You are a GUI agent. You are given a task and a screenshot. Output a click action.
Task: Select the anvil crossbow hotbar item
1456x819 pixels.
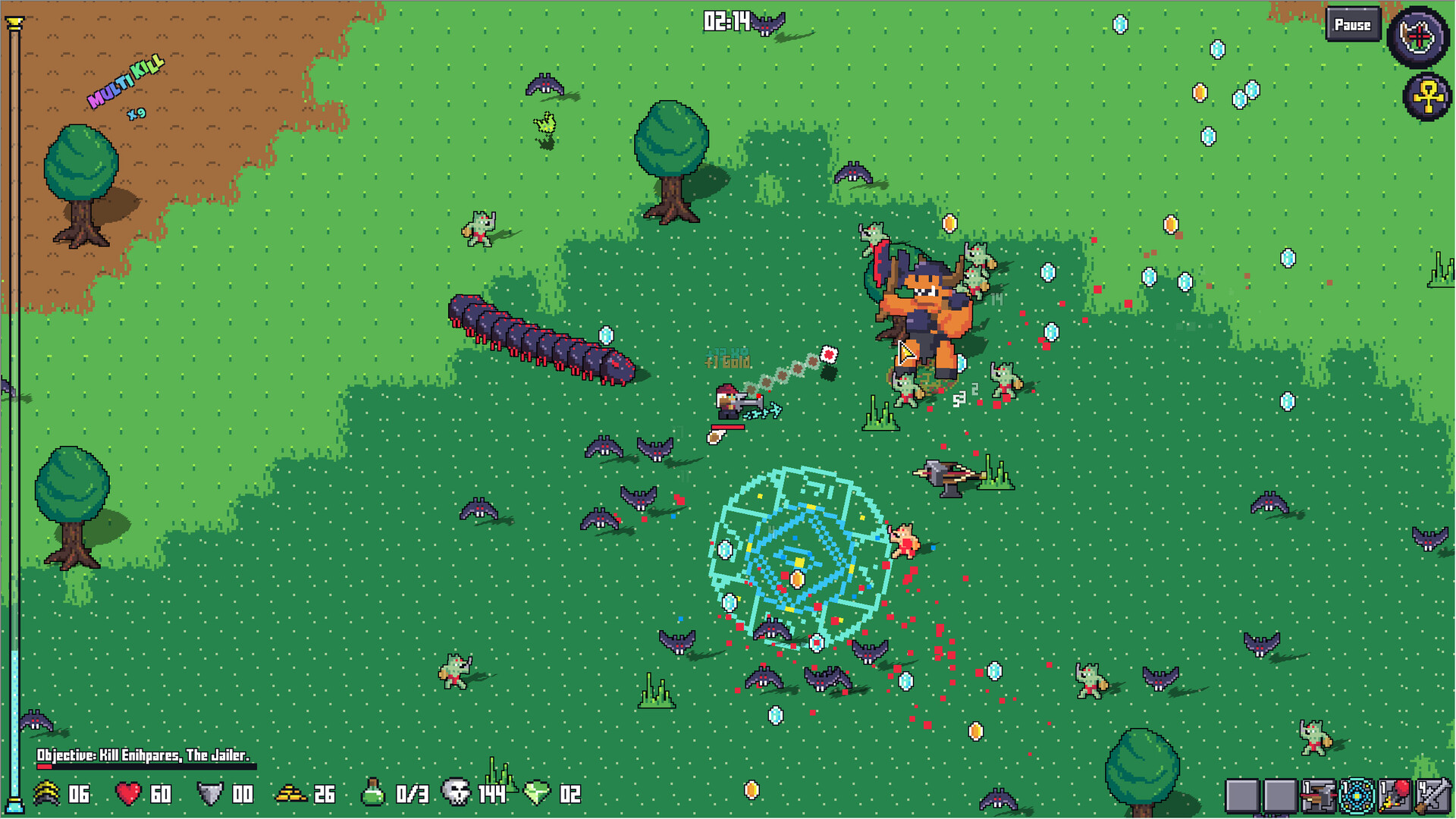tap(1319, 796)
